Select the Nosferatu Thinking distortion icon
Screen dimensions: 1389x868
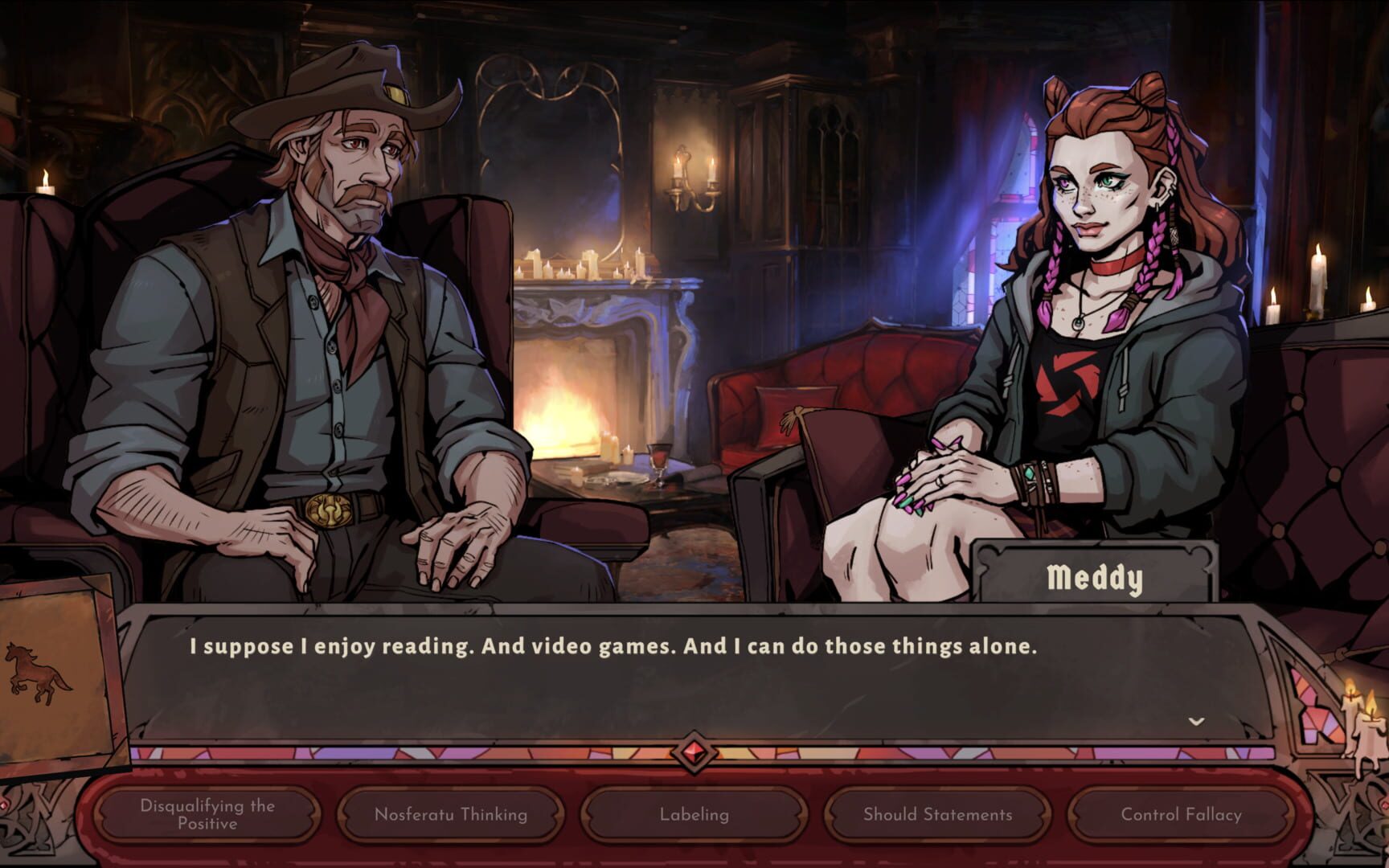click(450, 813)
